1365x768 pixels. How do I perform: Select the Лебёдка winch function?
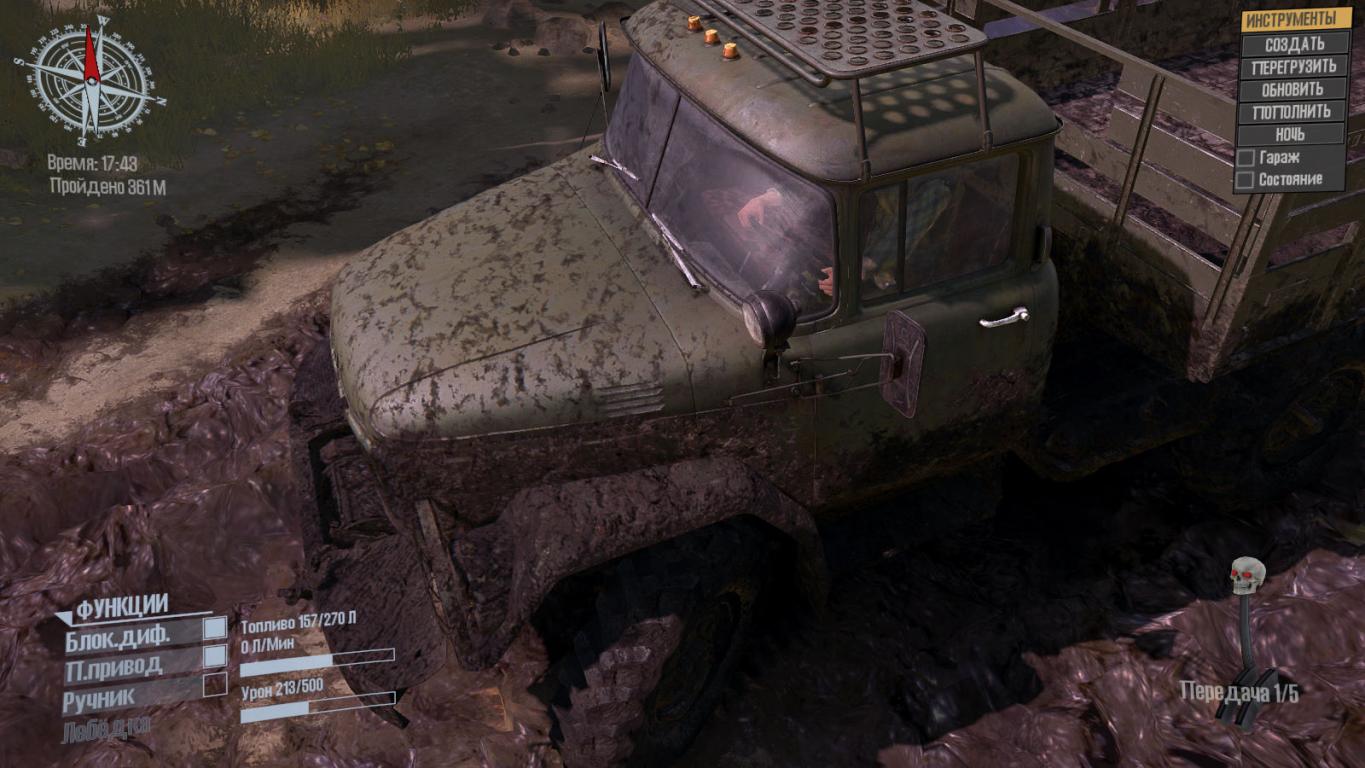[x=106, y=730]
